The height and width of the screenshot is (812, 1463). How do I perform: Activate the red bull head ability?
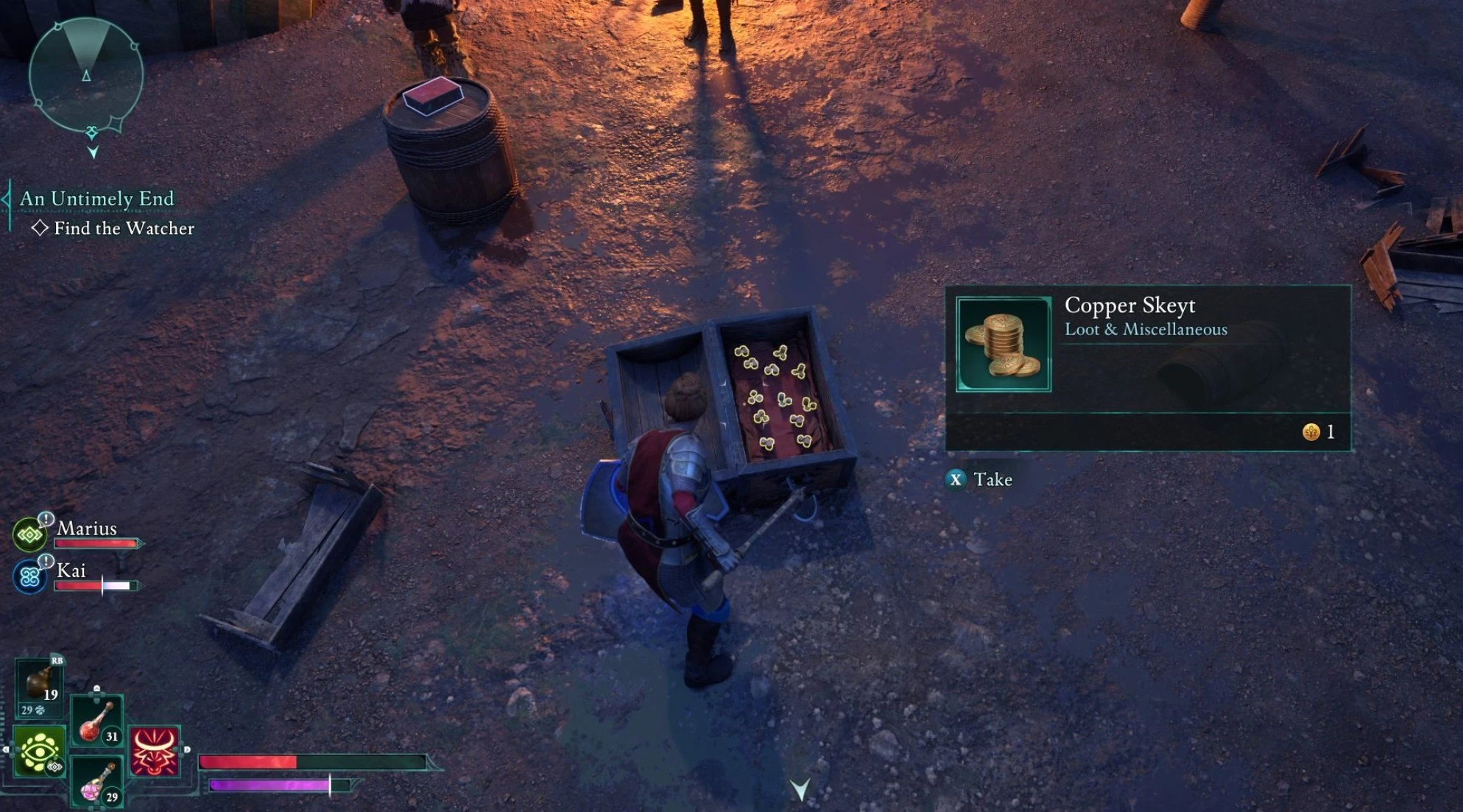(154, 752)
